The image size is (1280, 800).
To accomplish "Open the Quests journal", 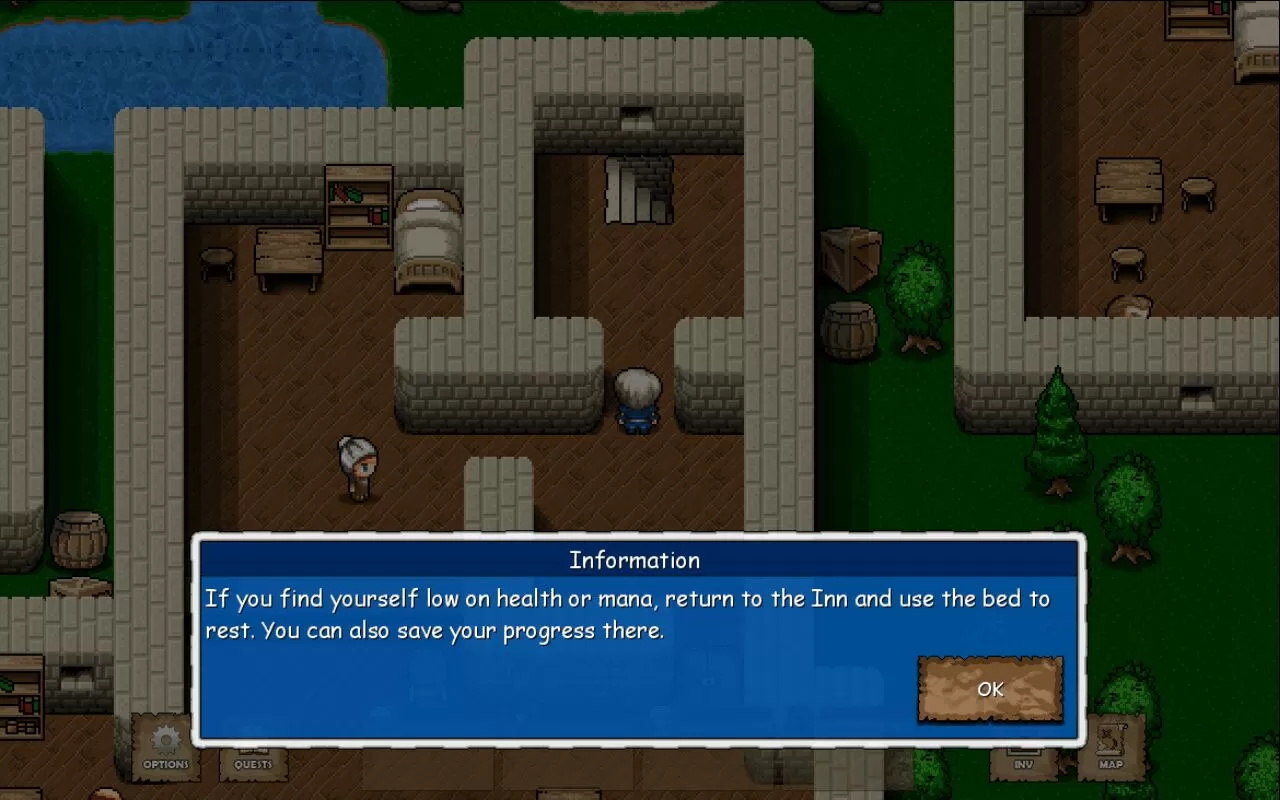I will click(x=253, y=760).
